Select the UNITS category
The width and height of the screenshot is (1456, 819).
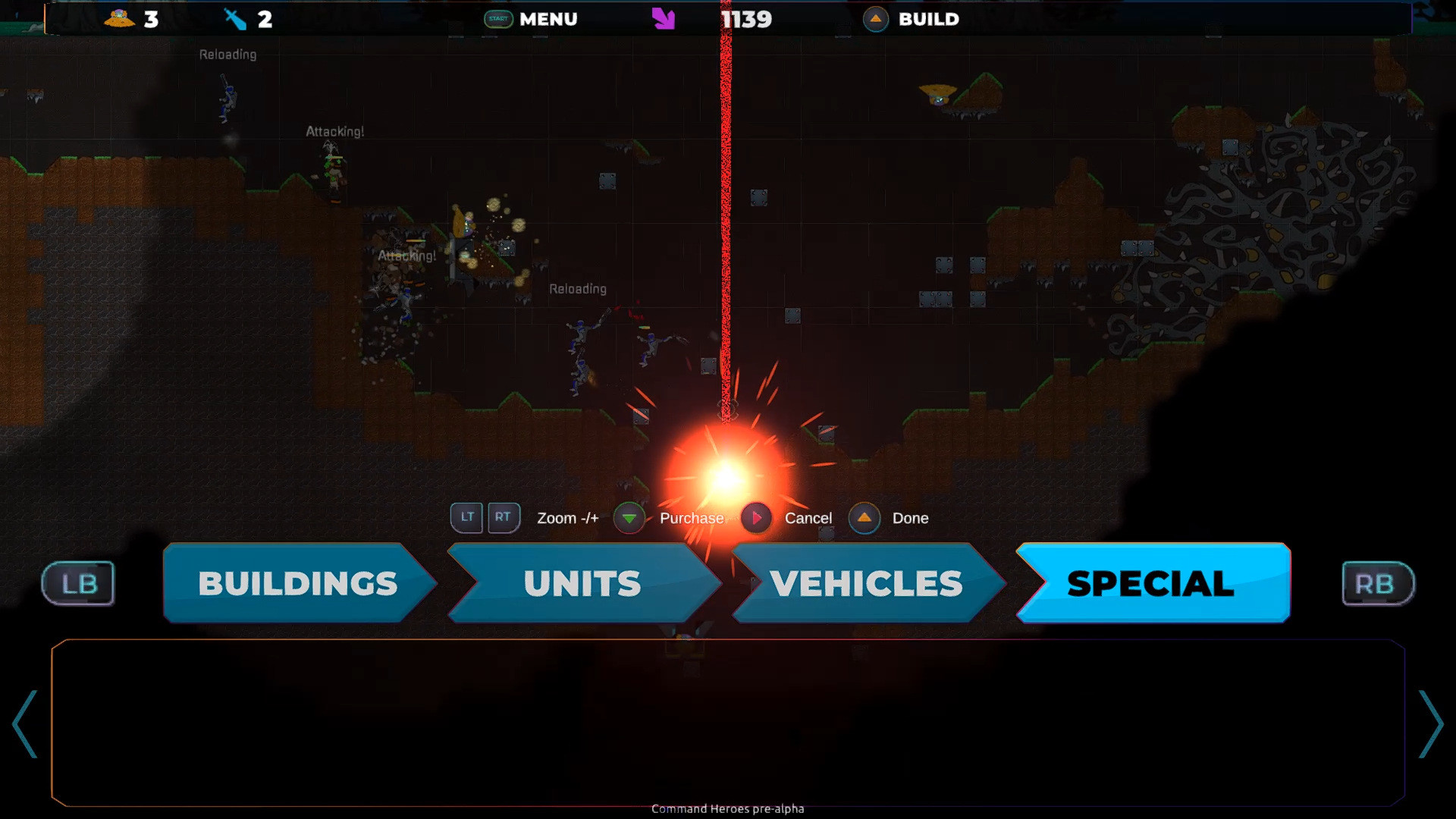coord(581,583)
